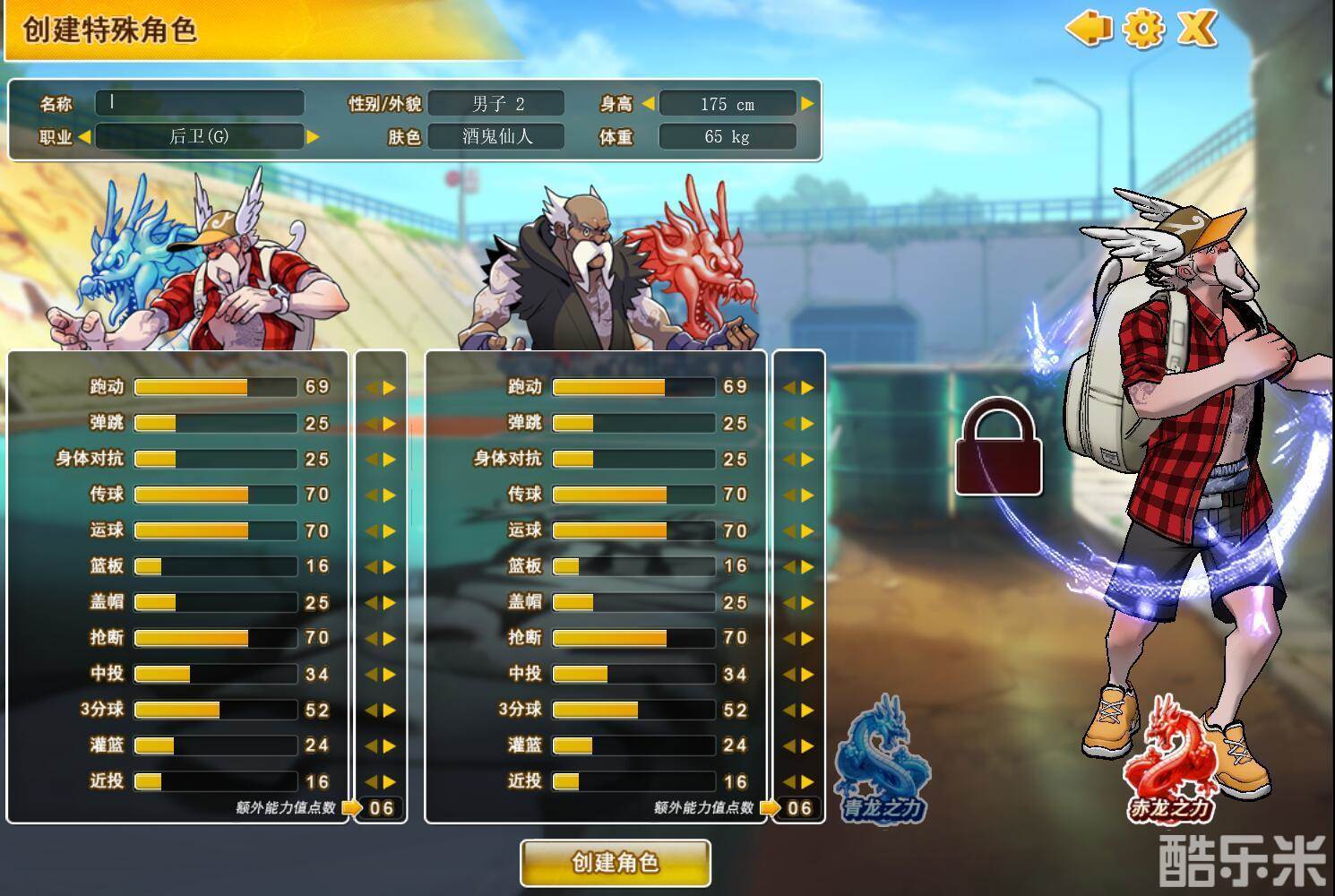Viewport: 1335px width, 896px height.
Task: Increase 身高 height with right arrow
Action: (x=807, y=104)
